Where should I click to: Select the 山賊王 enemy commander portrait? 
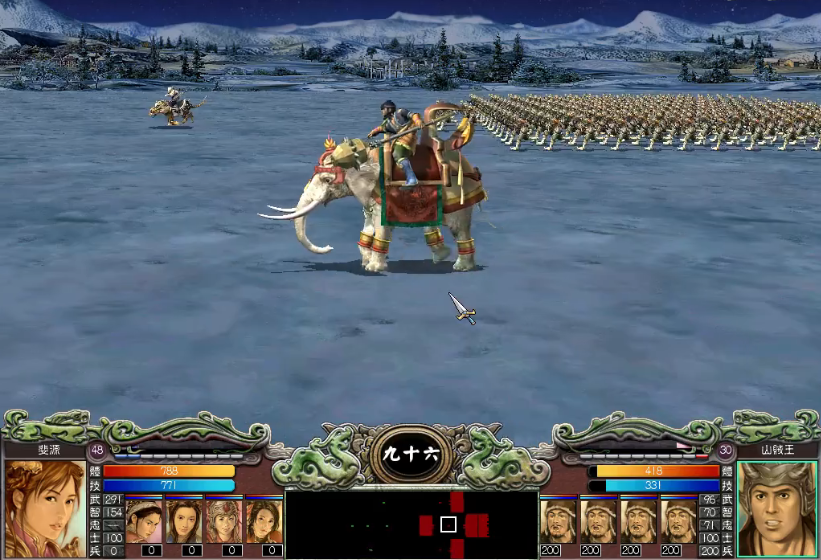[x=776, y=508]
